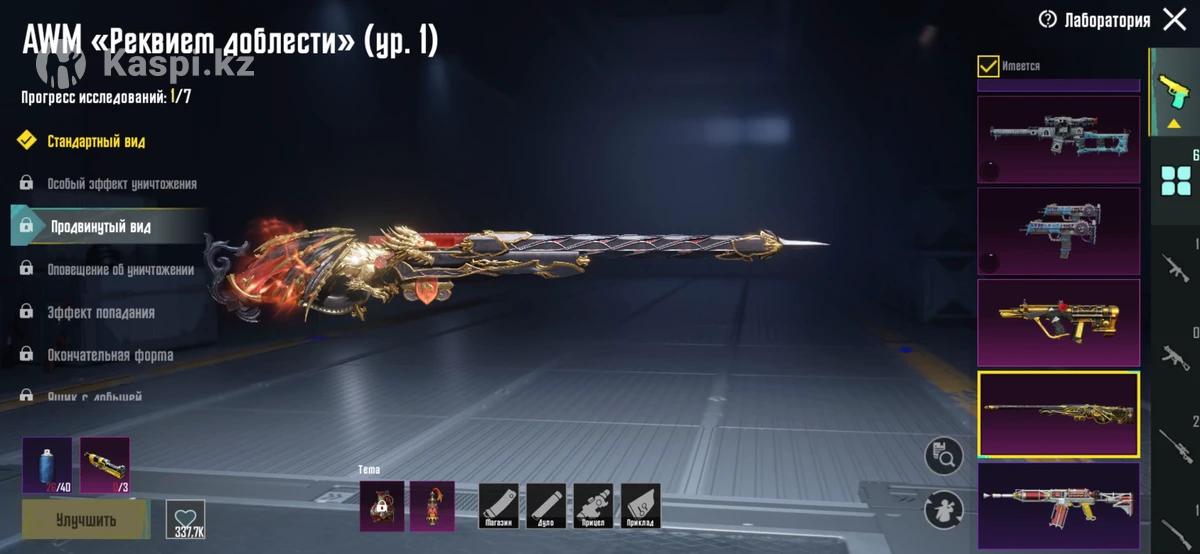Tap the Улучшить upgrade button
1200x554 pixels.
[x=85, y=520]
